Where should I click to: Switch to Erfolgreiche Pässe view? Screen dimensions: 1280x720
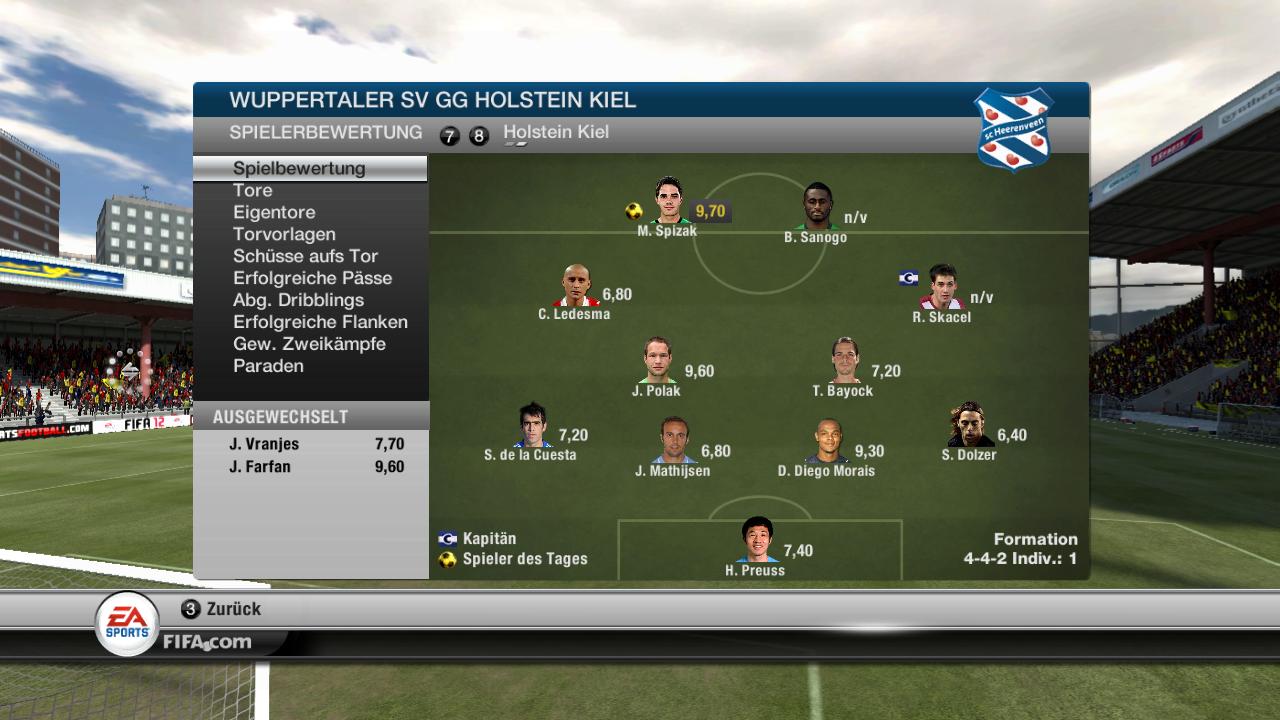[x=312, y=278]
